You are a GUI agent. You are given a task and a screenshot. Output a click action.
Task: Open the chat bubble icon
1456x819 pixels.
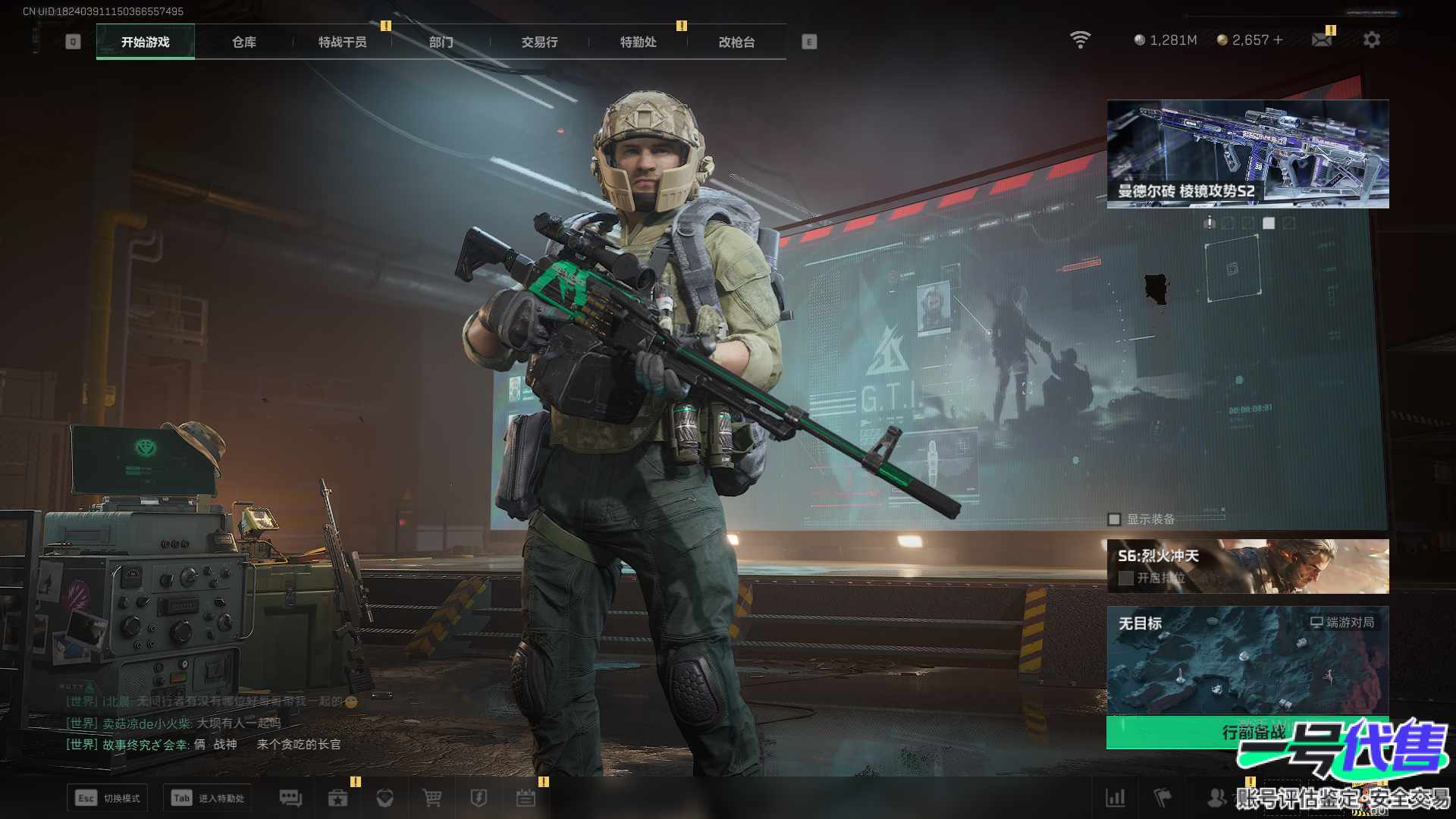point(290,798)
